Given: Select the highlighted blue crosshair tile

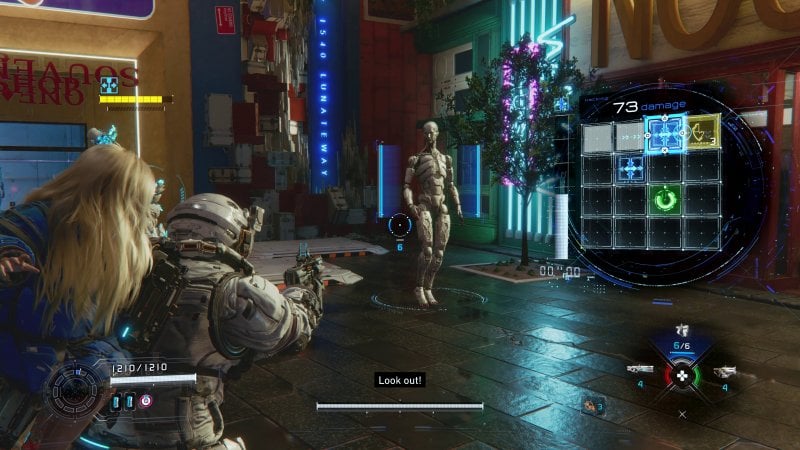Looking at the screenshot, I should pyautogui.click(x=663, y=133).
